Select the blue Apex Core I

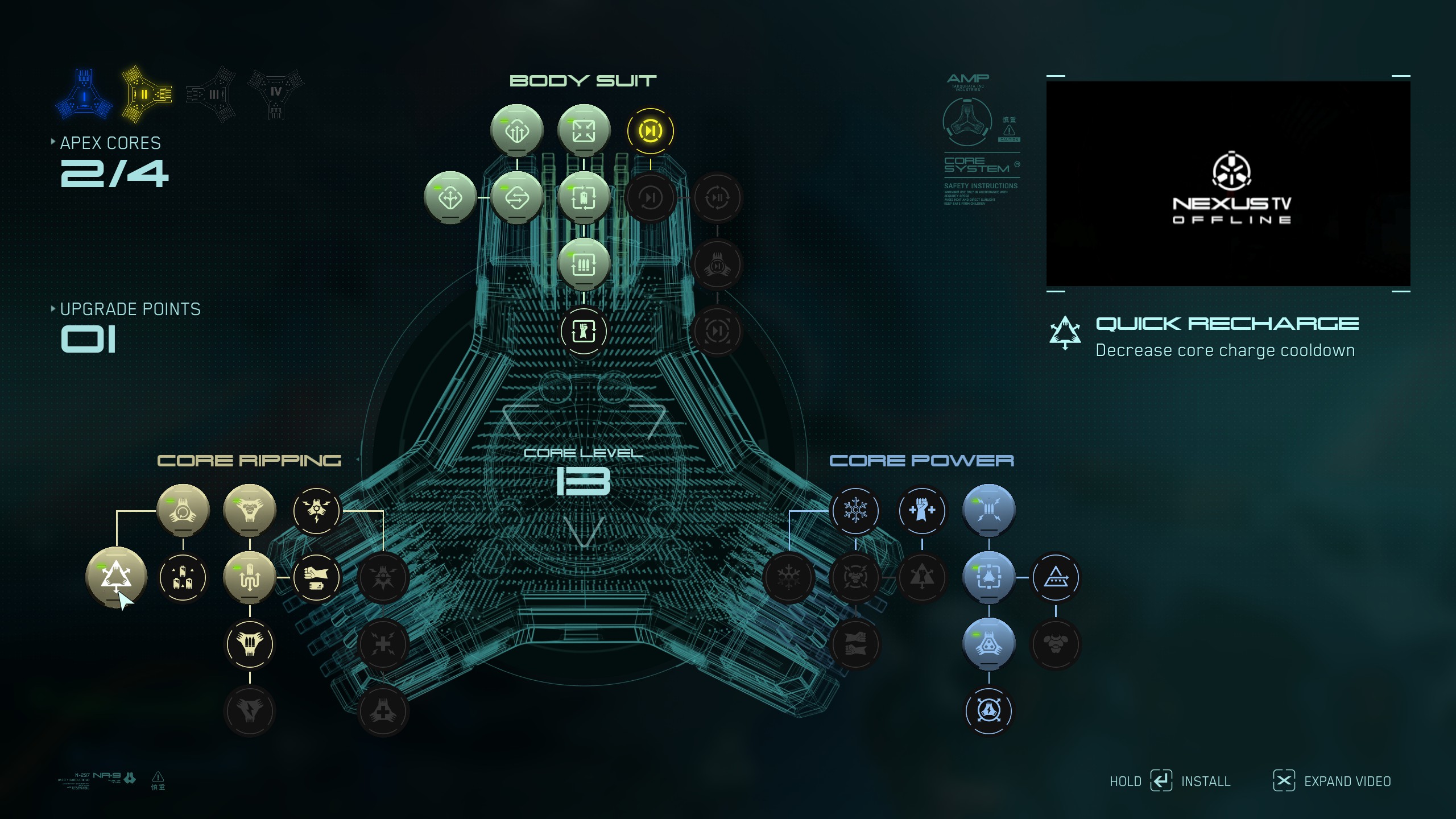[84, 94]
